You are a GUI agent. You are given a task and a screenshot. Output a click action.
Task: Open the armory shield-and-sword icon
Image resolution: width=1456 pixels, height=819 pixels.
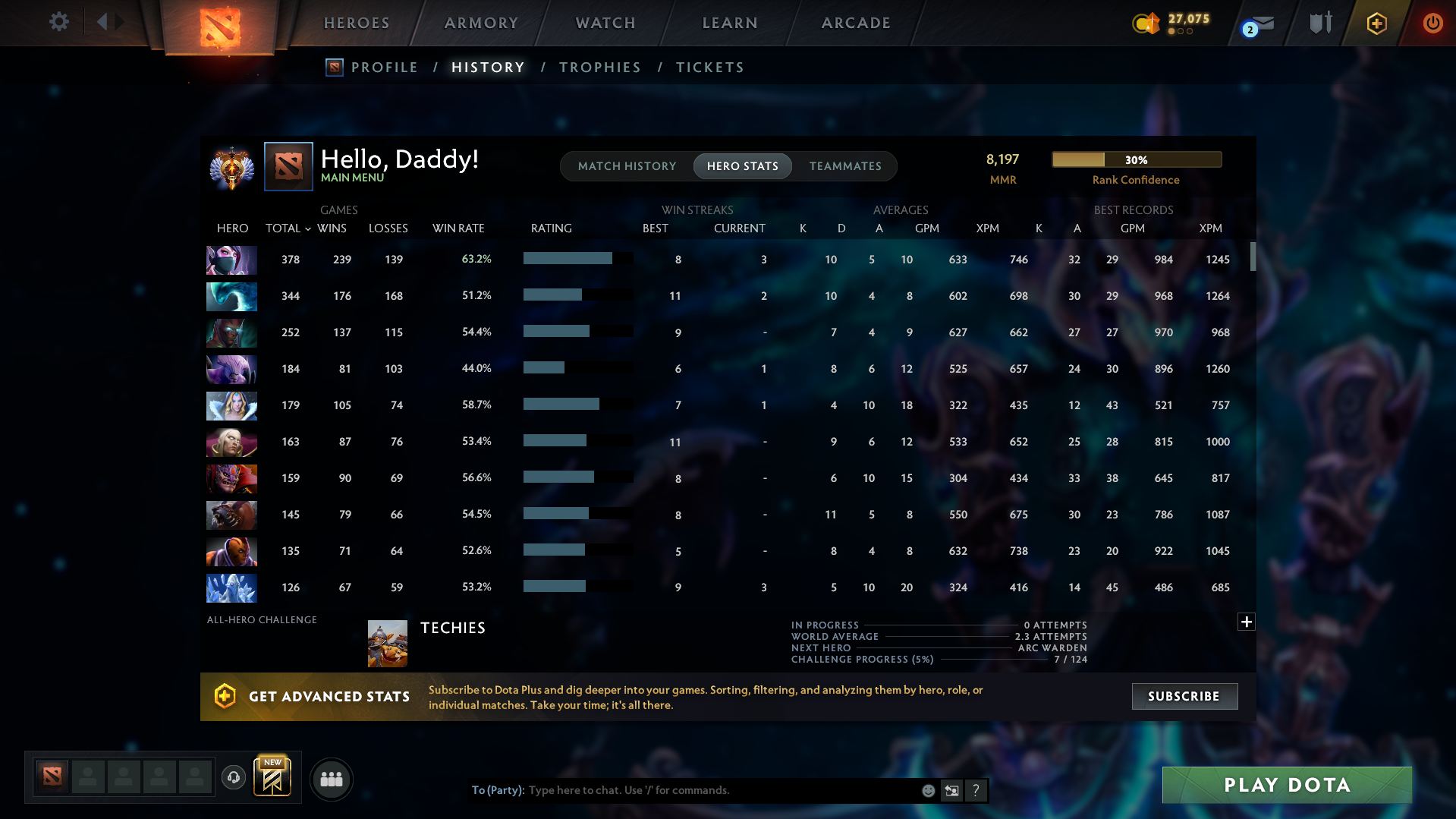tap(1319, 23)
